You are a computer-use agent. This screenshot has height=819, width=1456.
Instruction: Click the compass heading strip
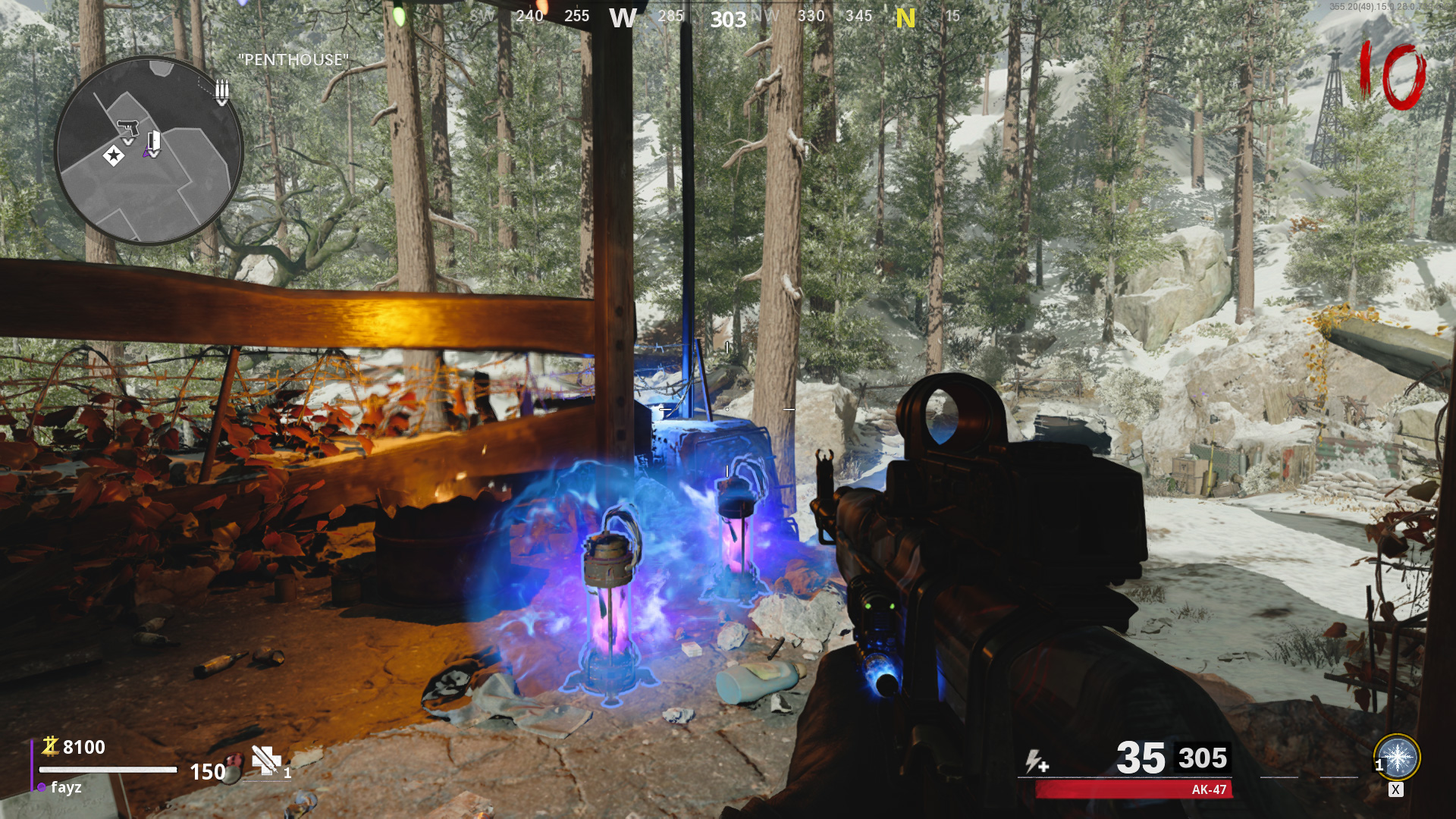pyautogui.click(x=728, y=17)
